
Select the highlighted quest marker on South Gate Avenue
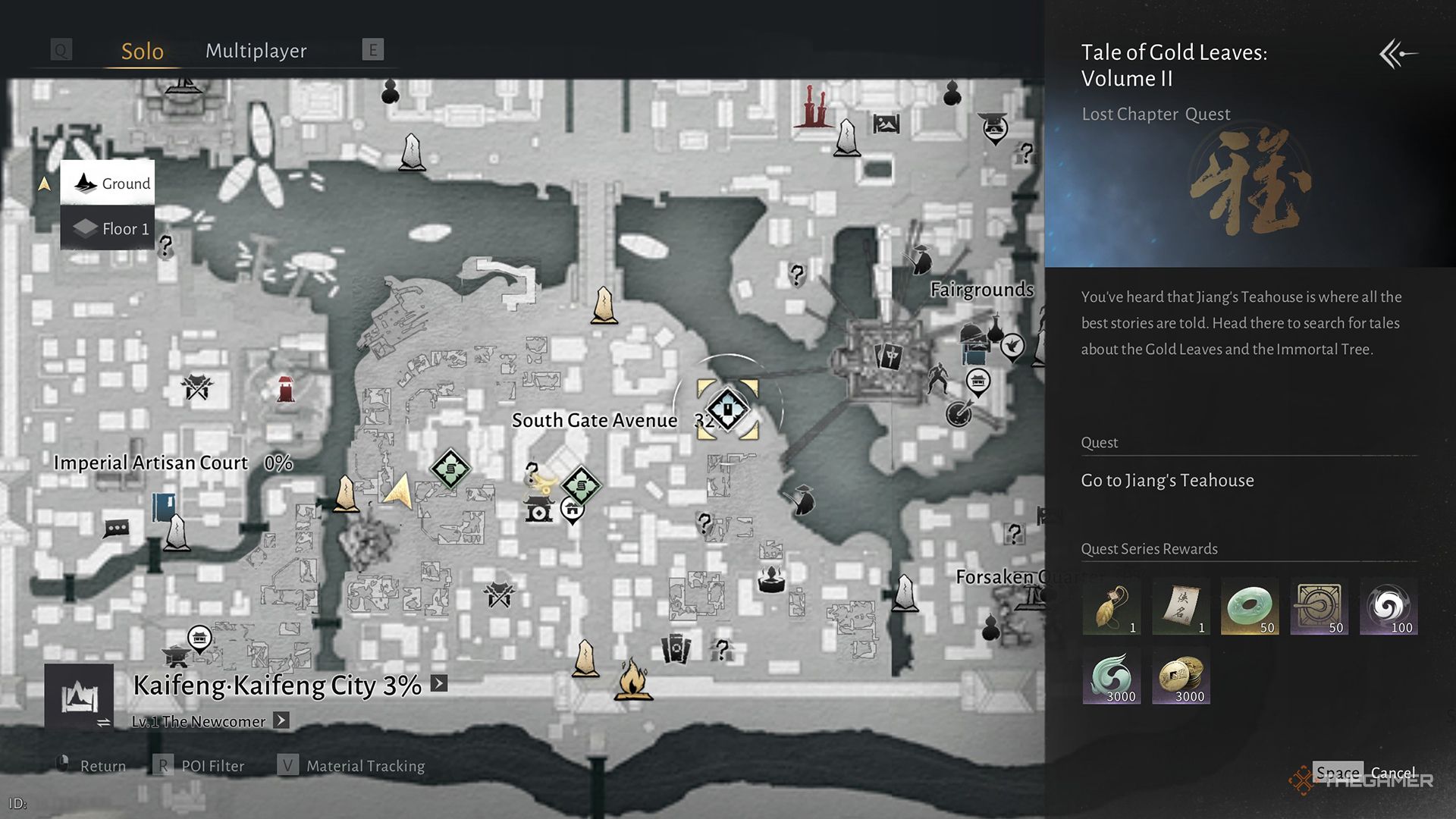[x=727, y=409]
